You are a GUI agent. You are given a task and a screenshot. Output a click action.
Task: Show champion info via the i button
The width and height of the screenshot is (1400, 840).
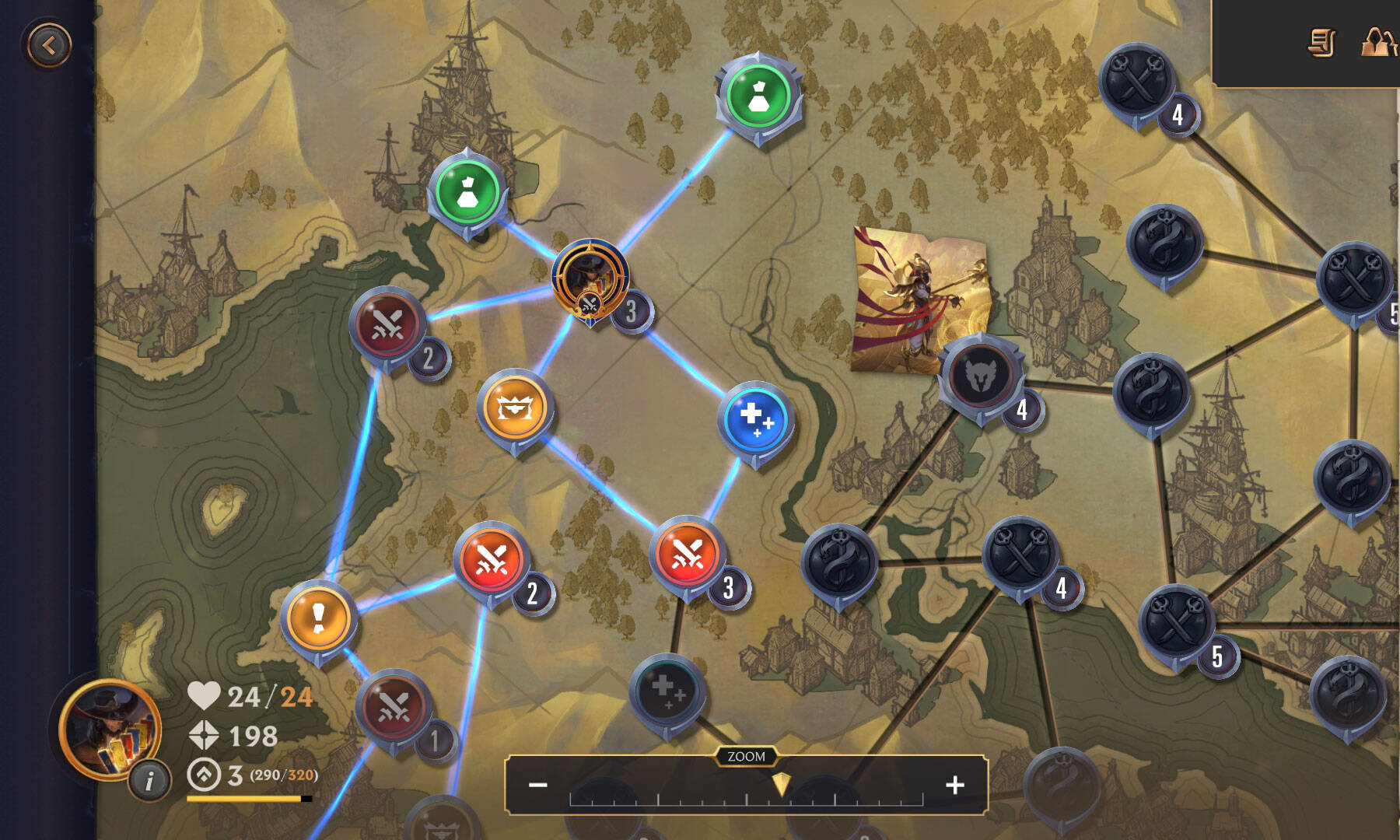tap(149, 779)
